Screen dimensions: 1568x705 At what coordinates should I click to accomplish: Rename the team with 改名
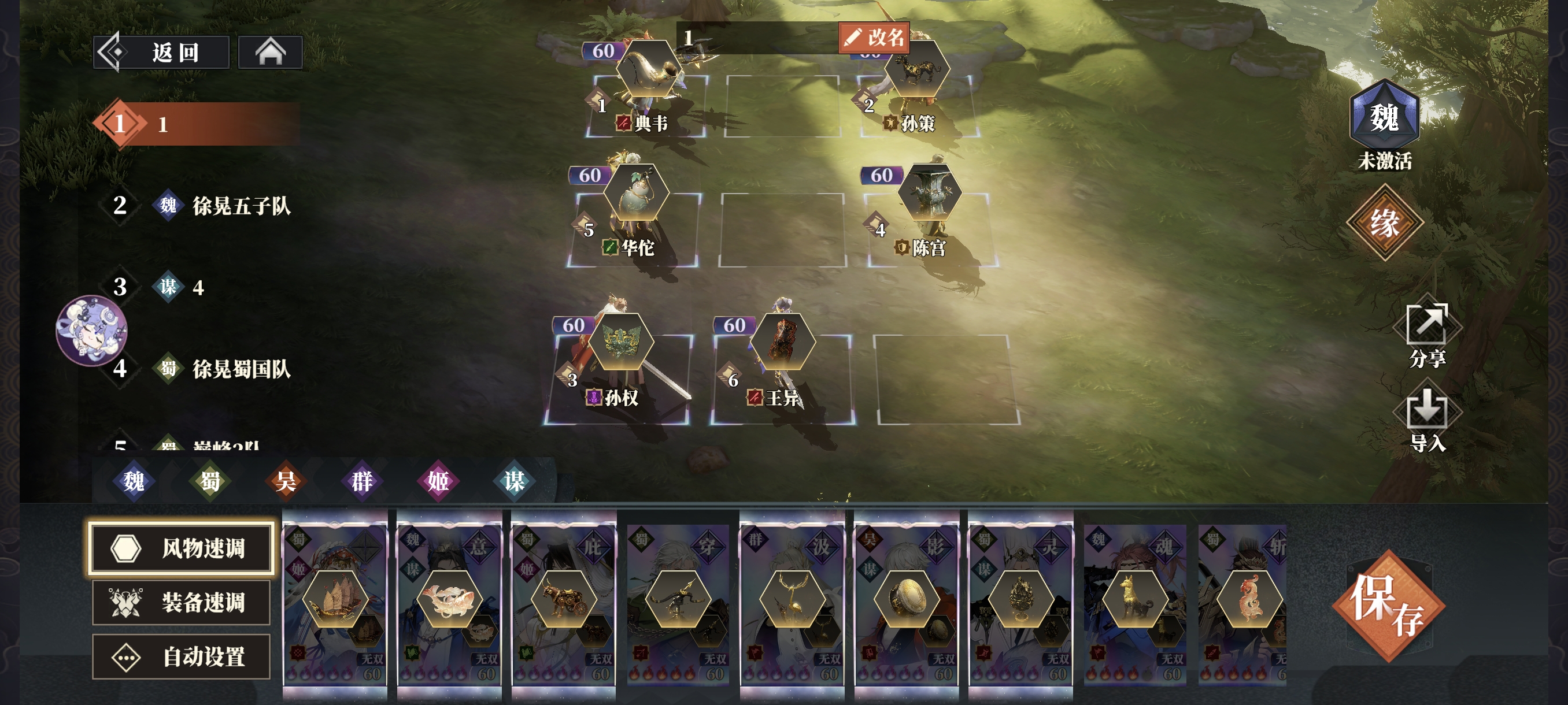point(874,38)
